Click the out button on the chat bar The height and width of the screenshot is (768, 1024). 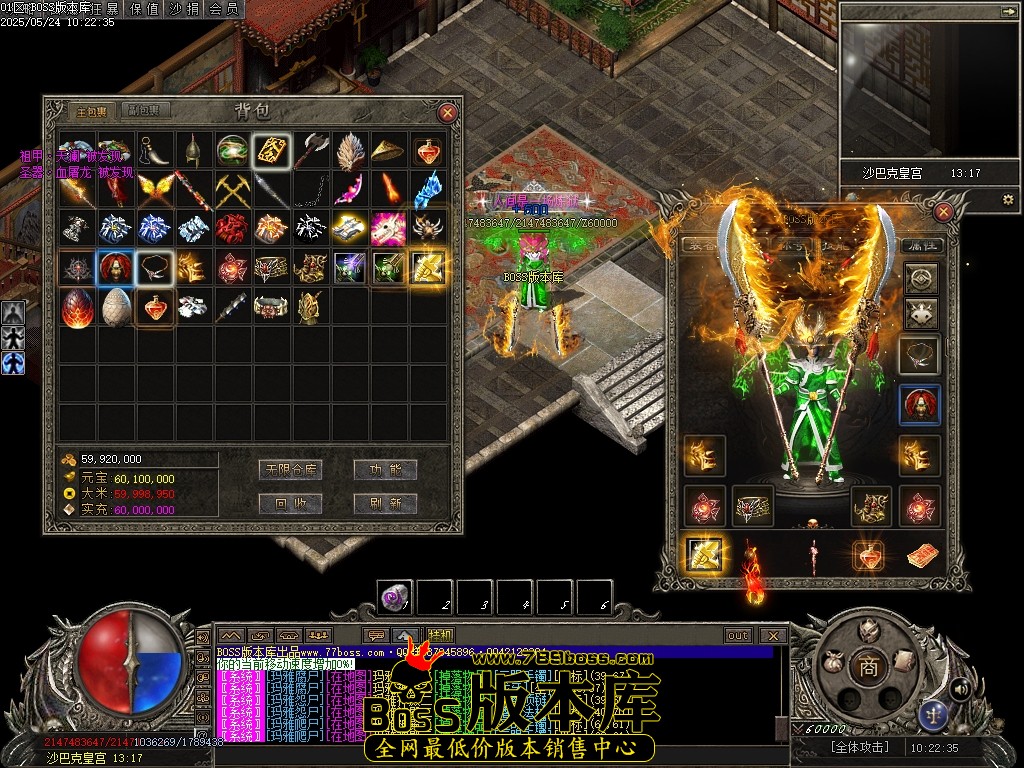point(738,635)
